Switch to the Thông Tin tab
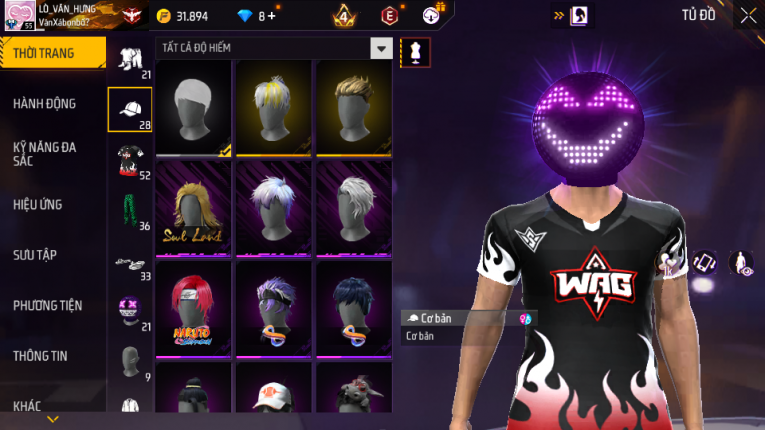Image resolution: width=765 pixels, height=430 pixels. click(42, 356)
